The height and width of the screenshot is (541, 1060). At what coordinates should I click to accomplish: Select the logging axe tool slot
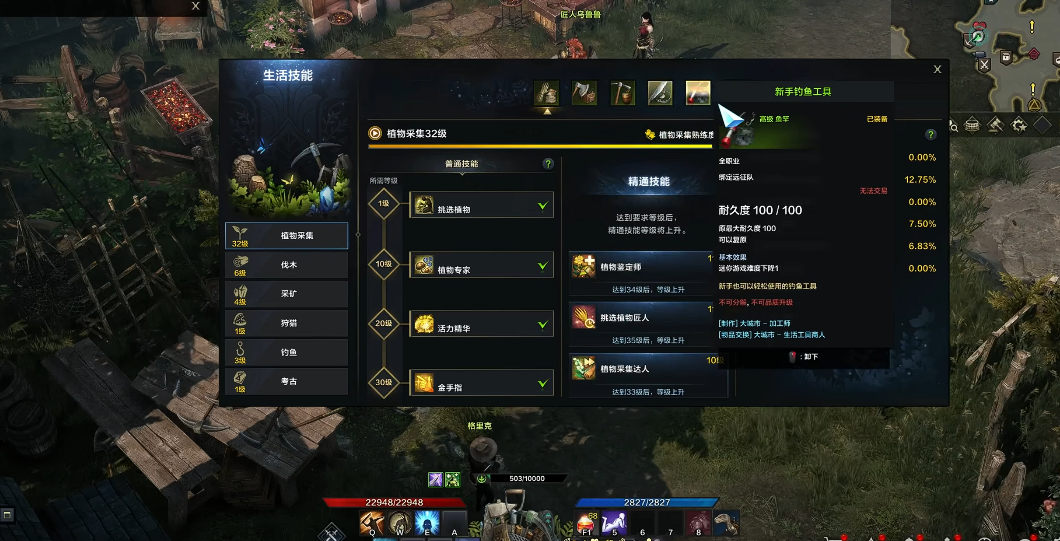584,93
